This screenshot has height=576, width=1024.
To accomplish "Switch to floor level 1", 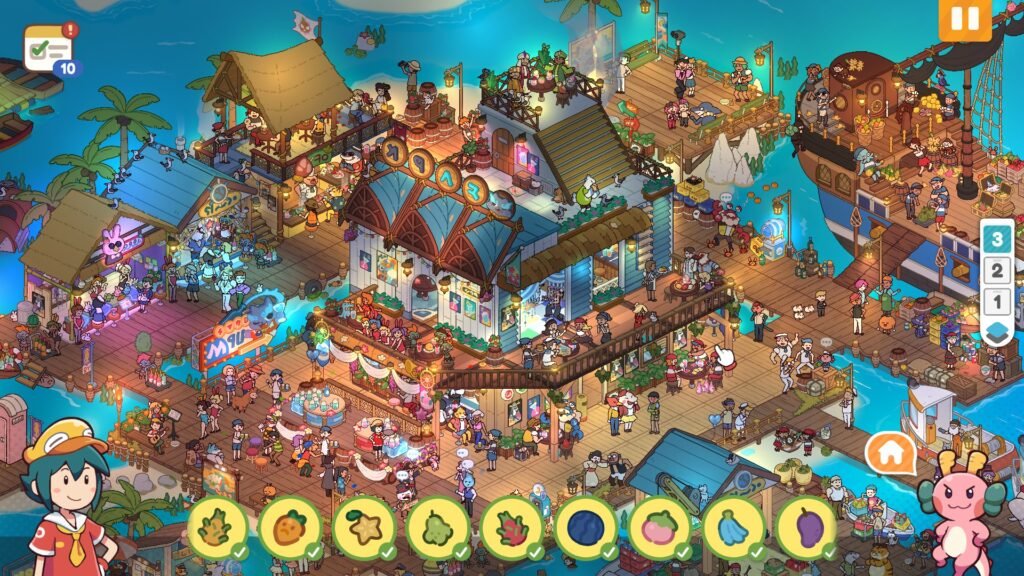I will [x=996, y=301].
